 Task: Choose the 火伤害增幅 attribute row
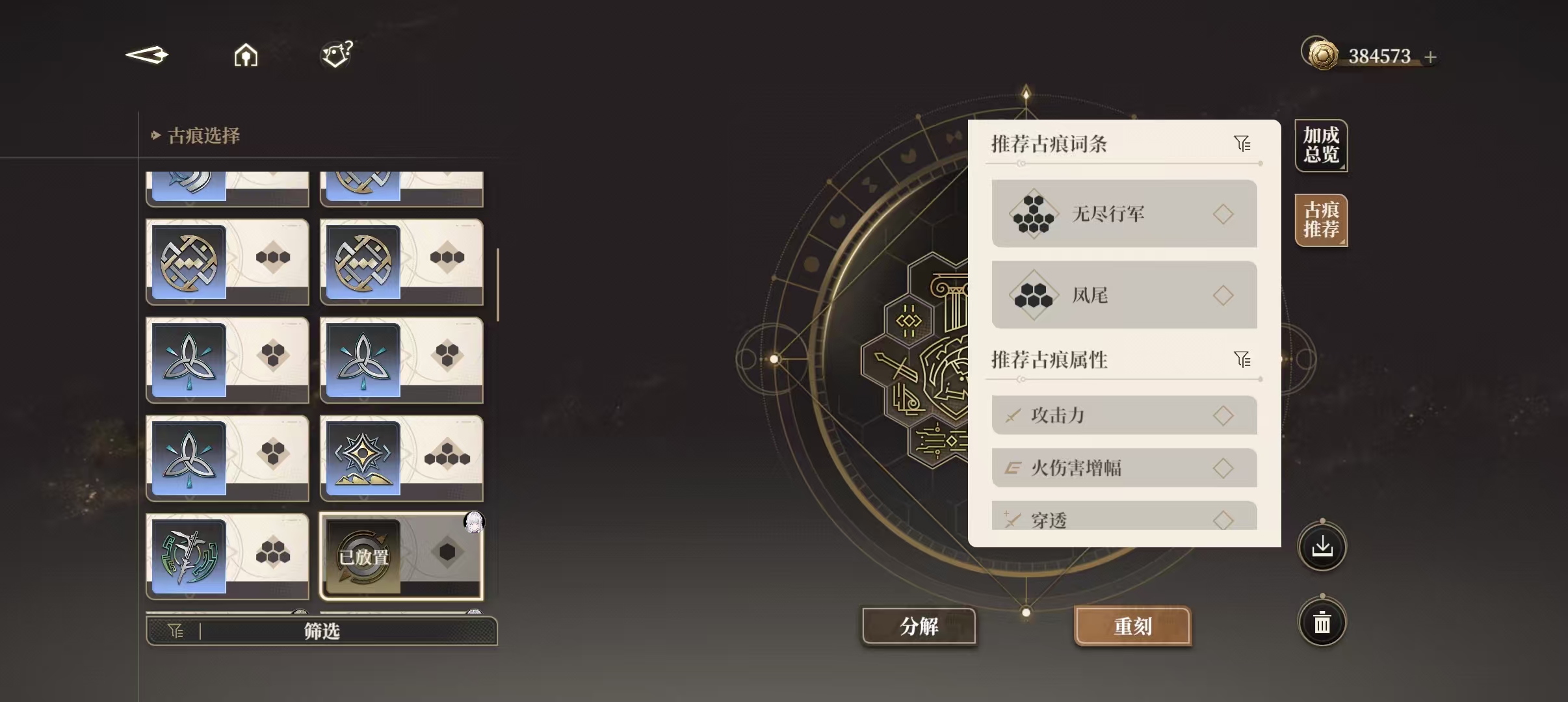click(1124, 468)
